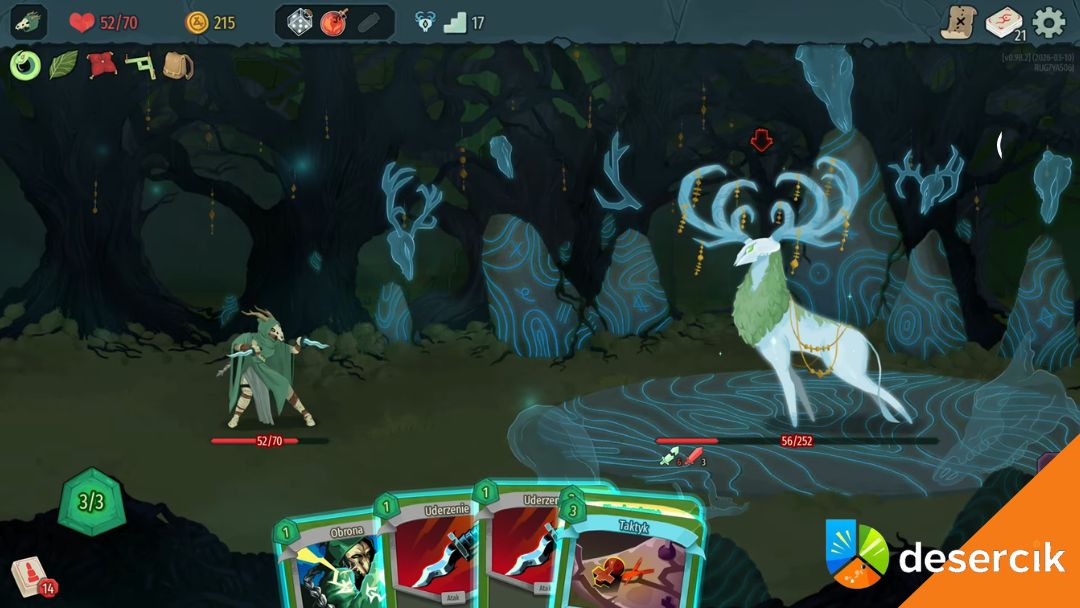Click the dragon skull character portrait
The height and width of the screenshot is (608, 1080).
pyautogui.click(x=29, y=22)
